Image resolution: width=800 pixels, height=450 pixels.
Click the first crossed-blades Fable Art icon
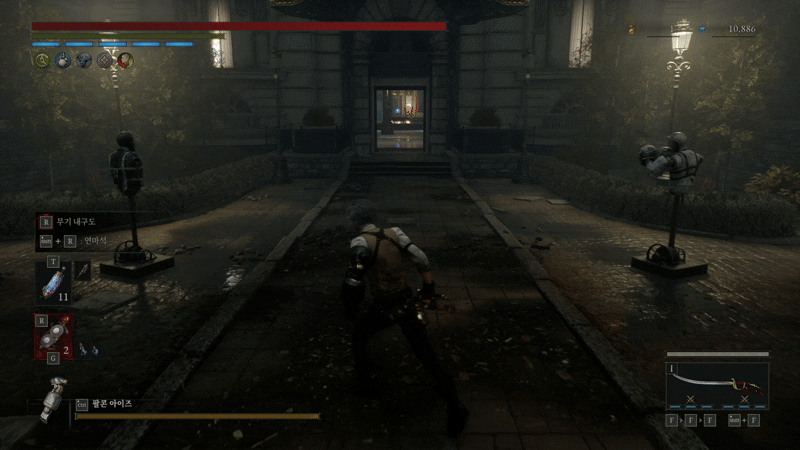click(688, 398)
